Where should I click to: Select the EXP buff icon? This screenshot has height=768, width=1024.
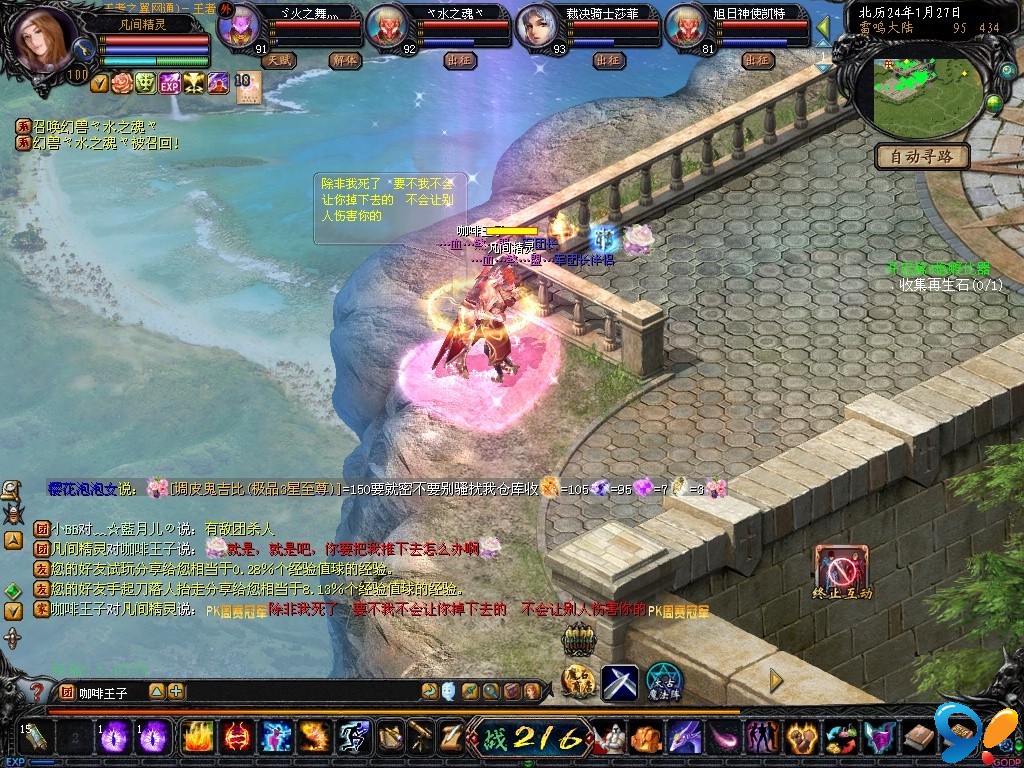169,83
